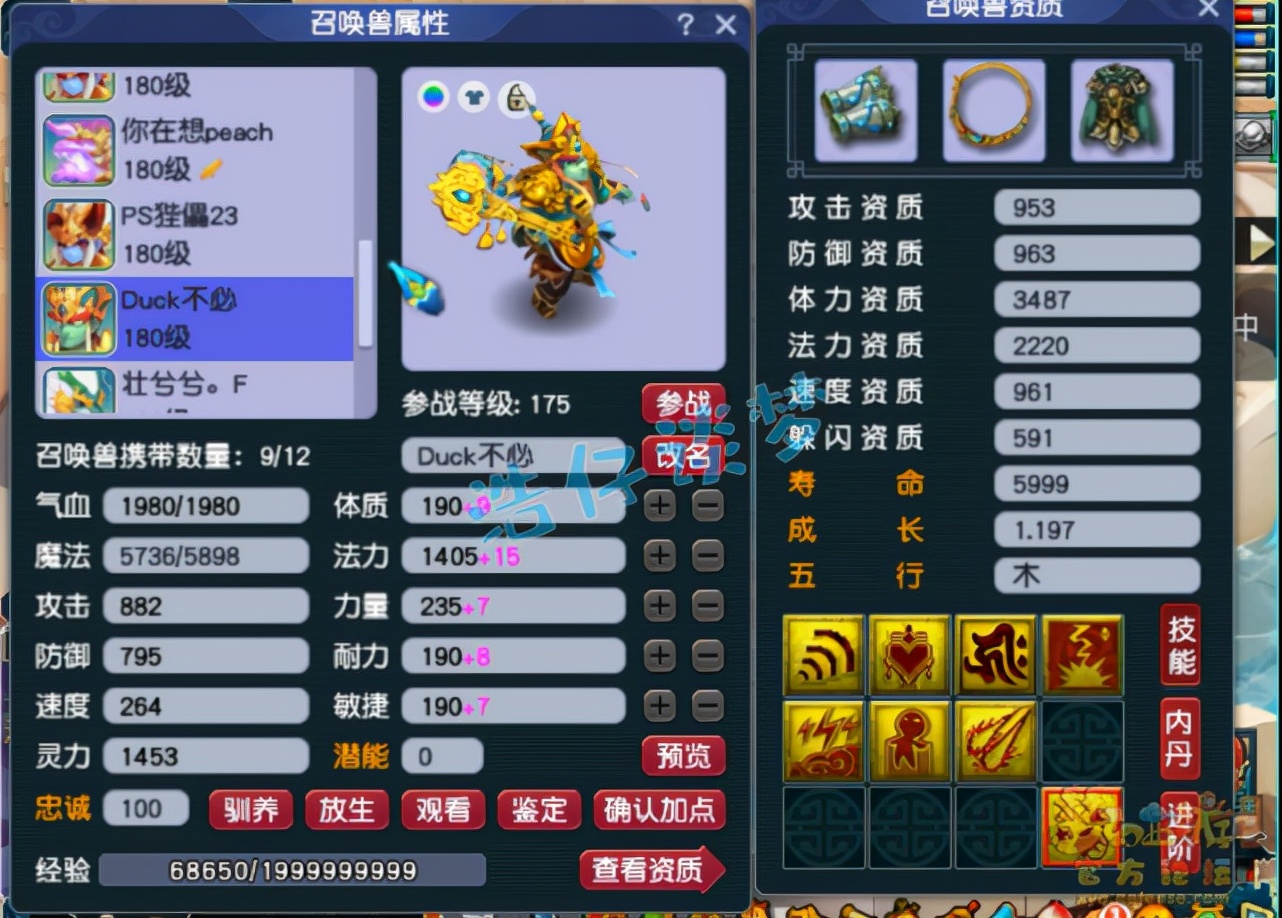Select the Sanskrit-character skill icon
This screenshot has height=918, width=1282.
coord(996,655)
